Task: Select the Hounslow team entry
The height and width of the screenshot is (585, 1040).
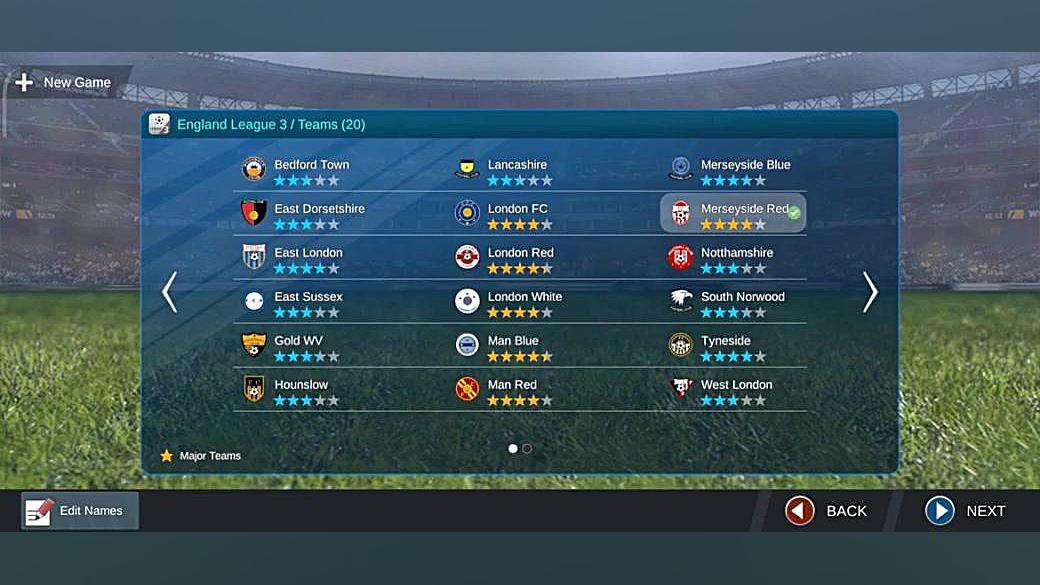Action: (300, 391)
